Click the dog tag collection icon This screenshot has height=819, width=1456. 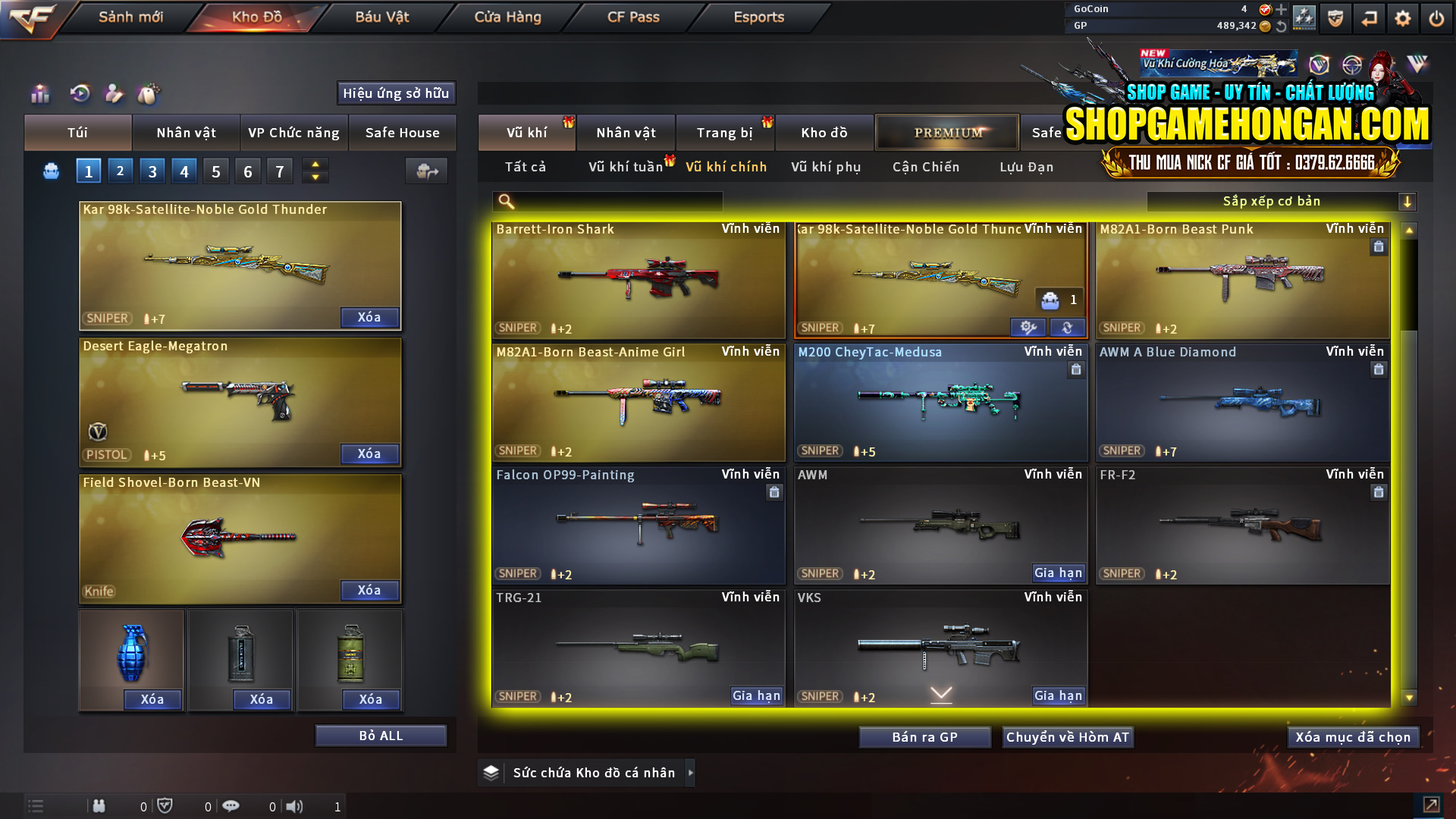point(149,93)
